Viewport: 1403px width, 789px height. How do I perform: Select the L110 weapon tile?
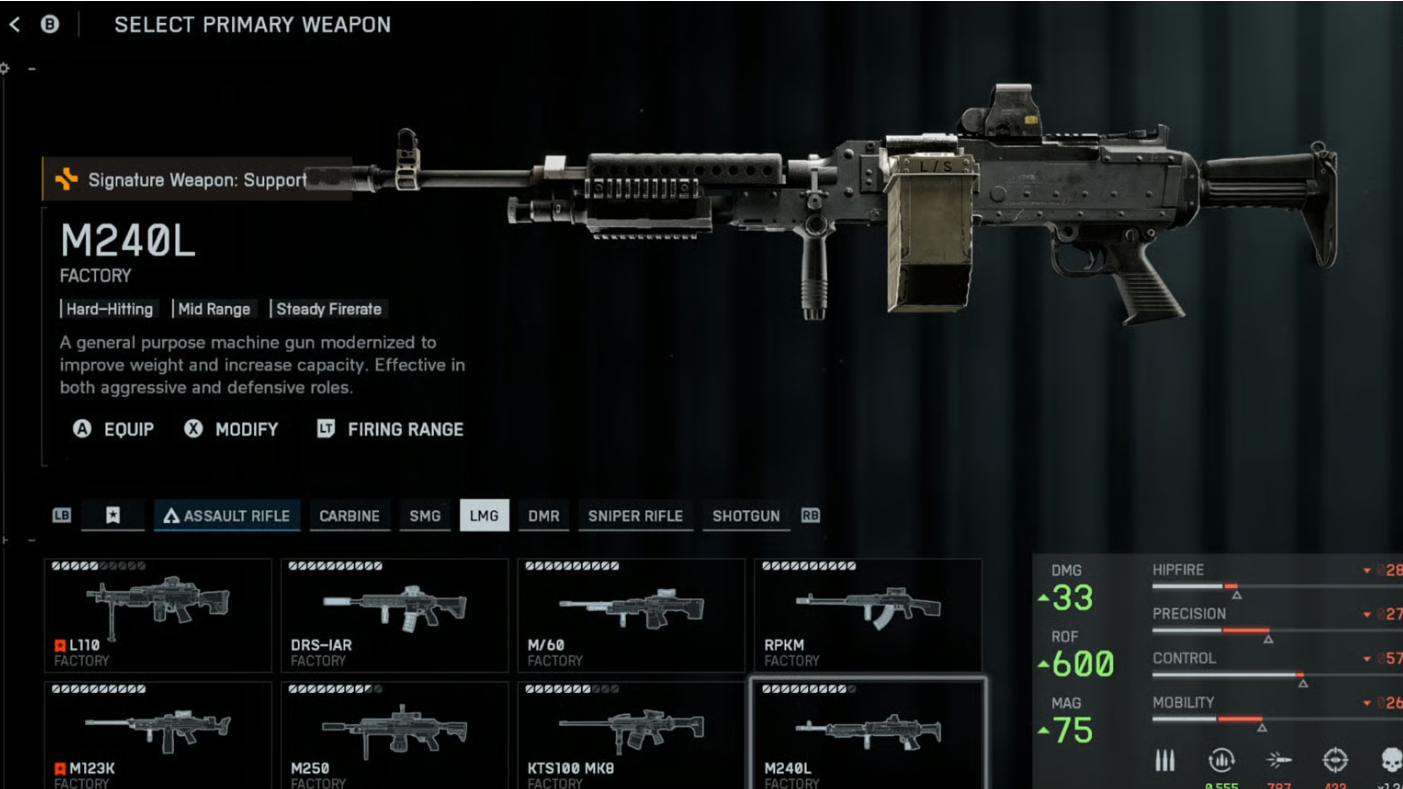(158, 615)
